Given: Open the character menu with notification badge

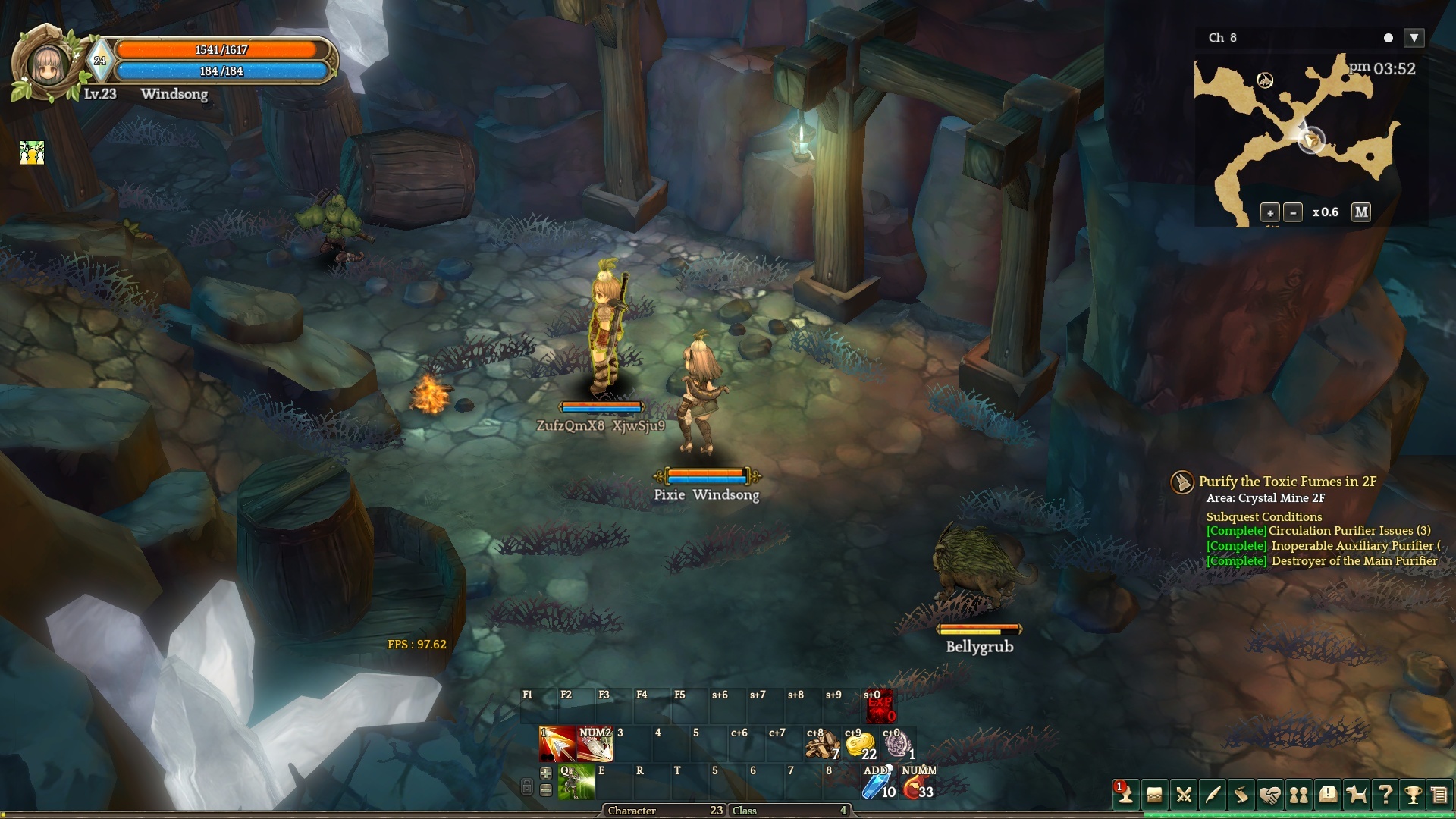Looking at the screenshot, I should pos(1125,794).
